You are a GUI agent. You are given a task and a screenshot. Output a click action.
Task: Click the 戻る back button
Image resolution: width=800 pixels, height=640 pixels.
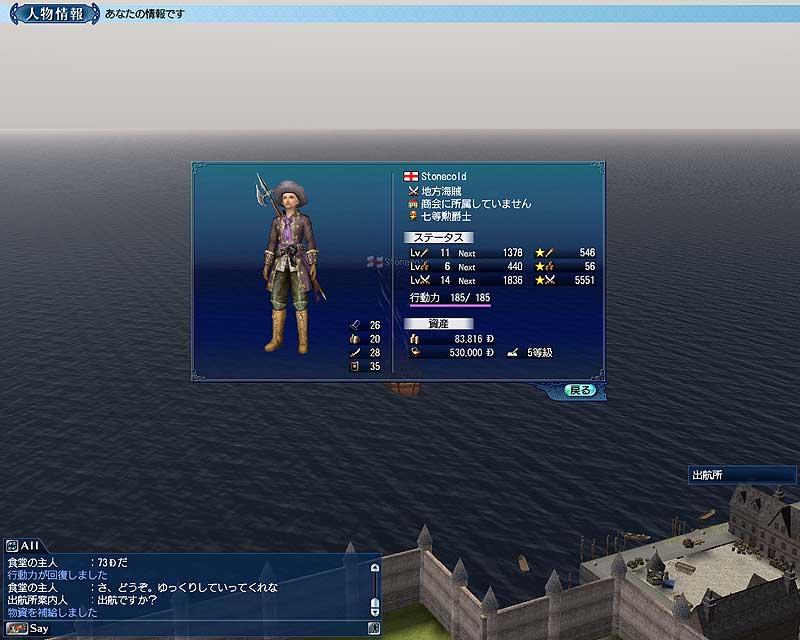point(579,390)
